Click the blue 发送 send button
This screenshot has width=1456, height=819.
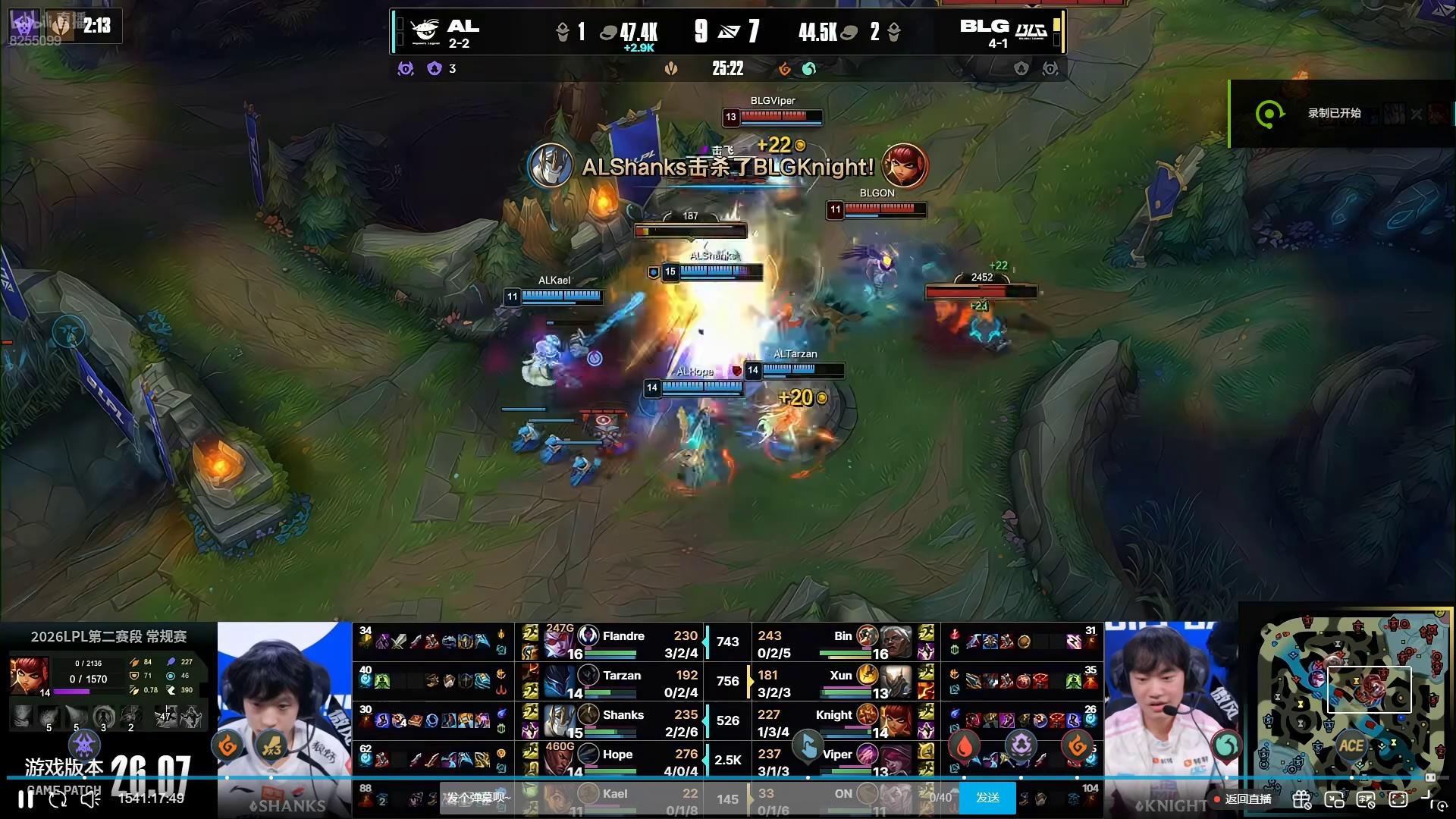(x=987, y=798)
